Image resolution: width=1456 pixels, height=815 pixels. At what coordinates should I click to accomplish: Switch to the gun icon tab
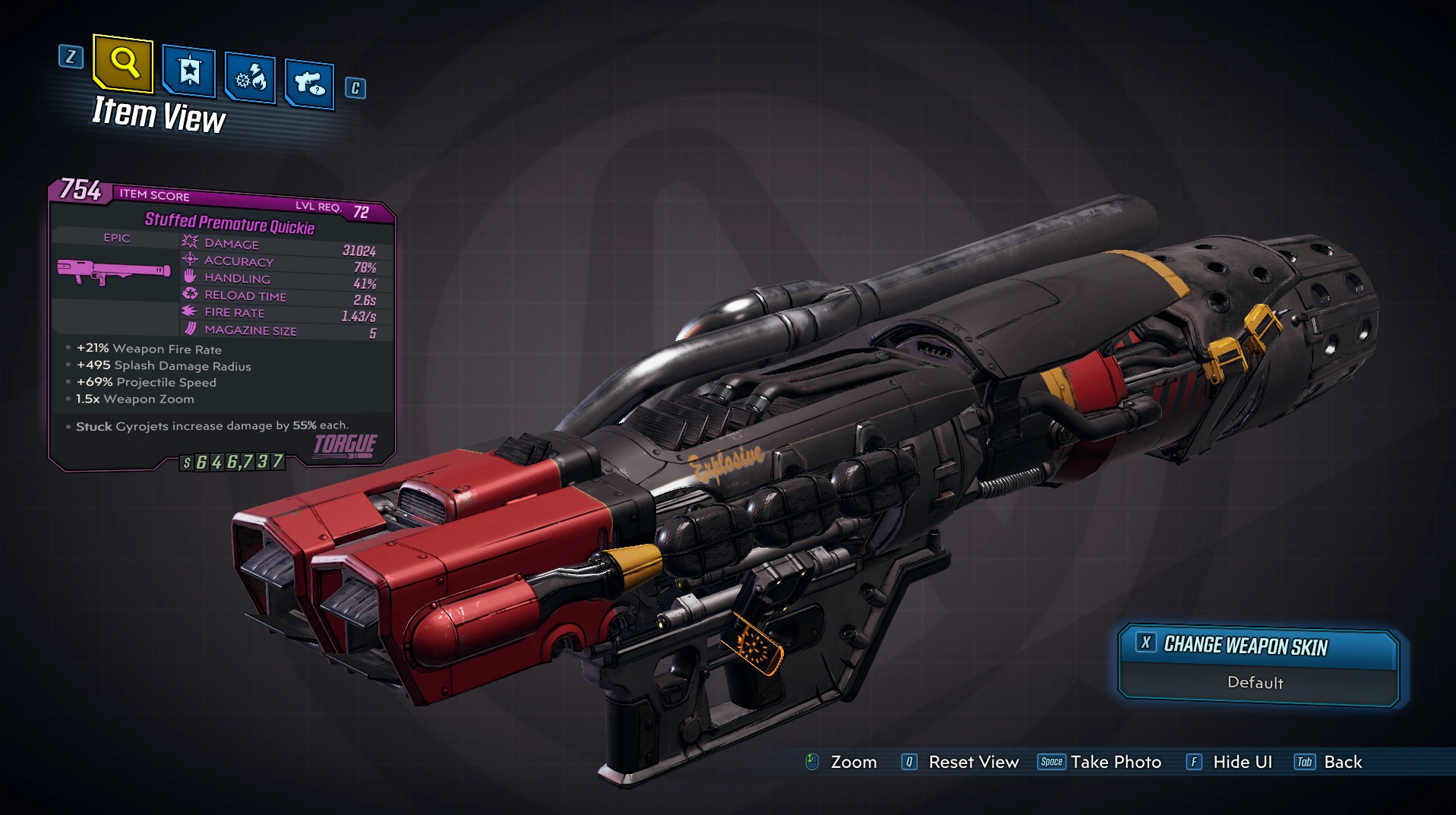tap(310, 83)
